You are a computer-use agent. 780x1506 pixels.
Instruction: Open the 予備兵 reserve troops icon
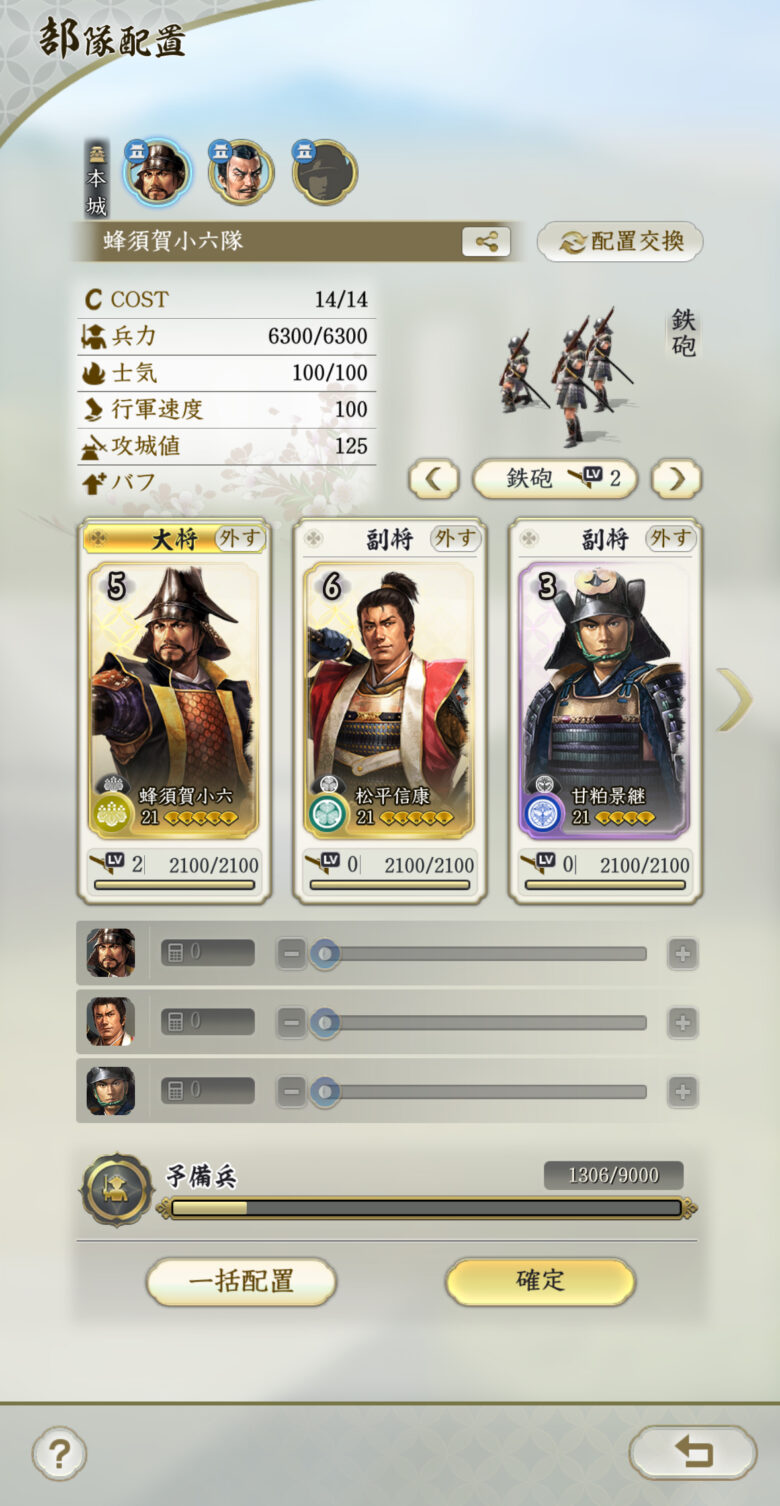(117, 1190)
